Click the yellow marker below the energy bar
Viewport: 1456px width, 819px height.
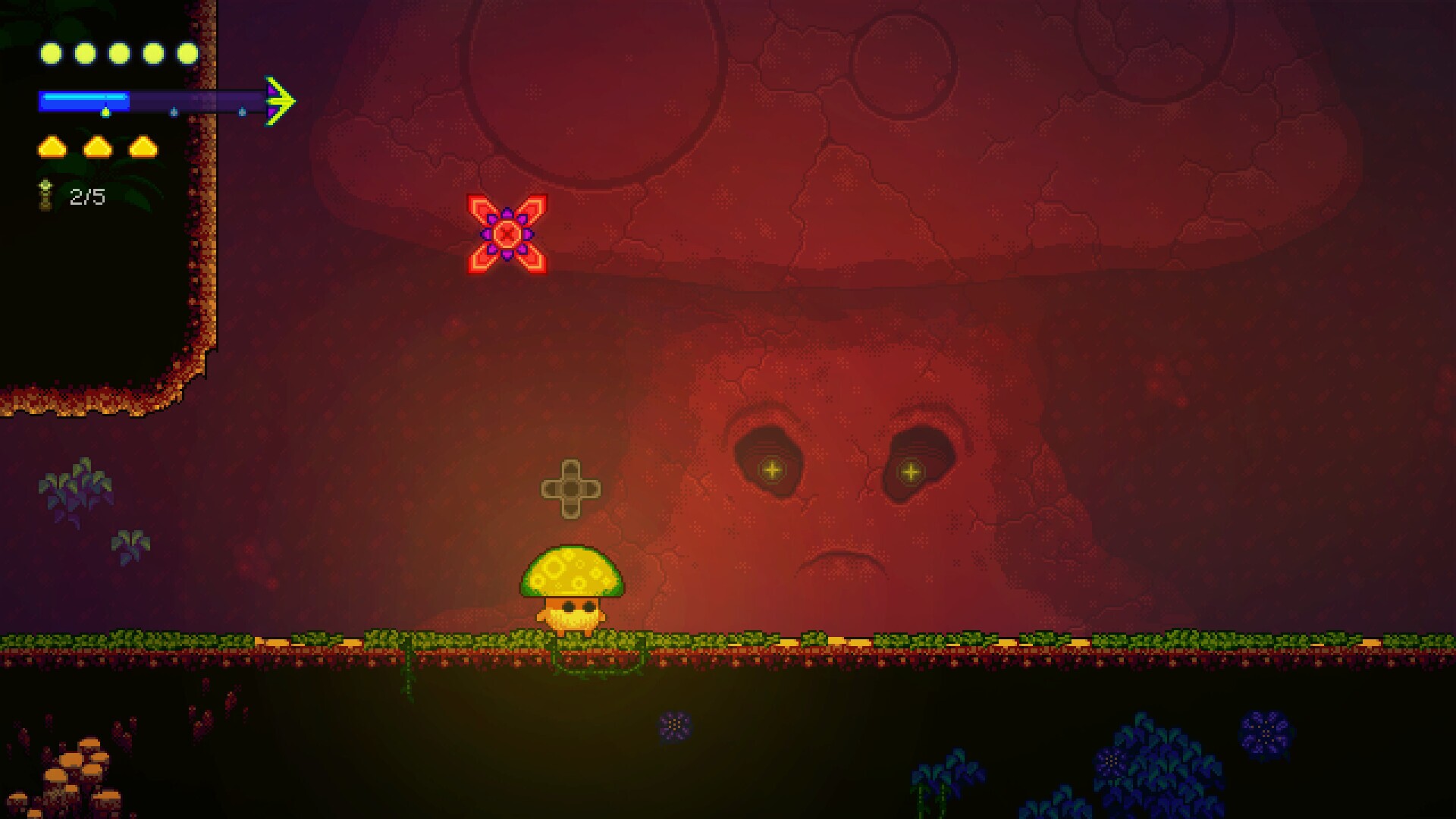point(106,112)
